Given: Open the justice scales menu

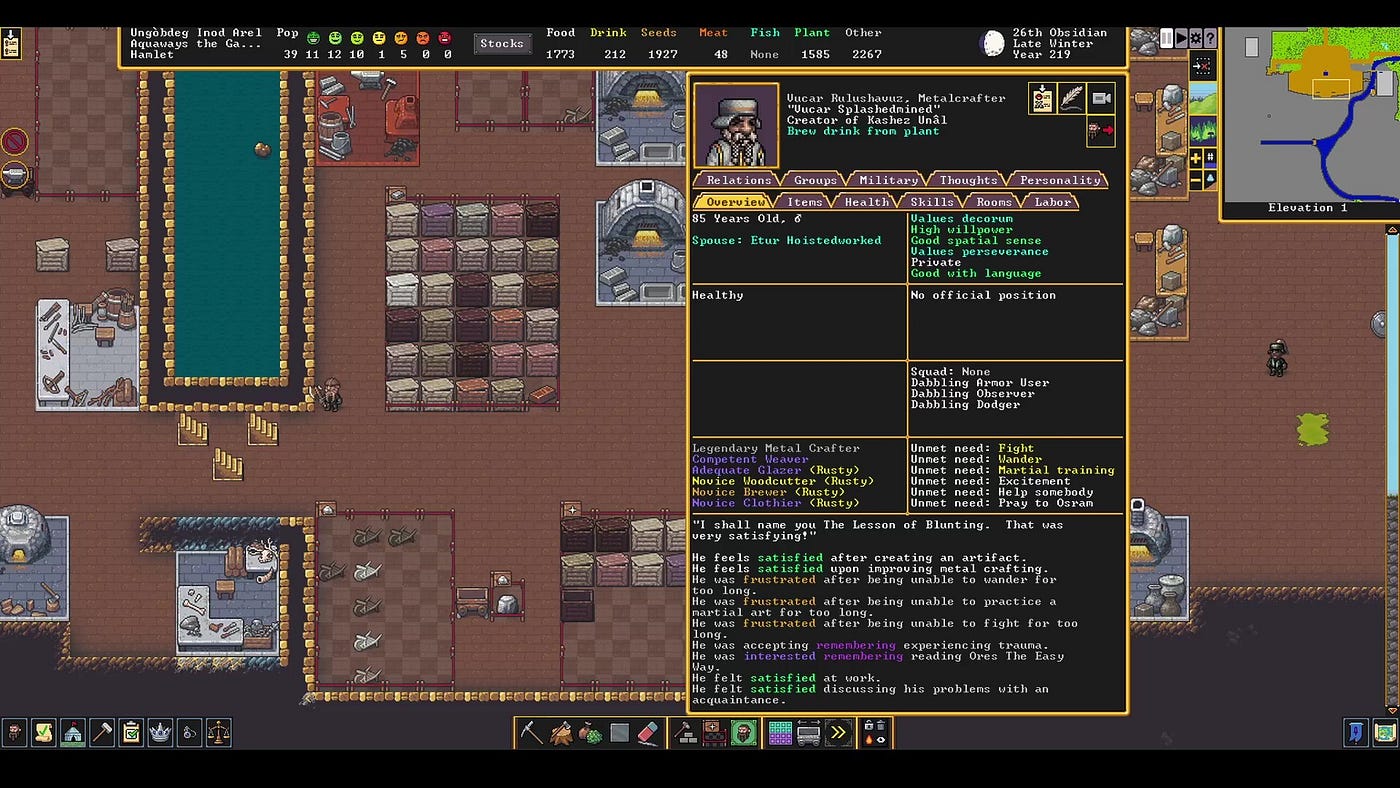Looking at the screenshot, I should click(218, 733).
